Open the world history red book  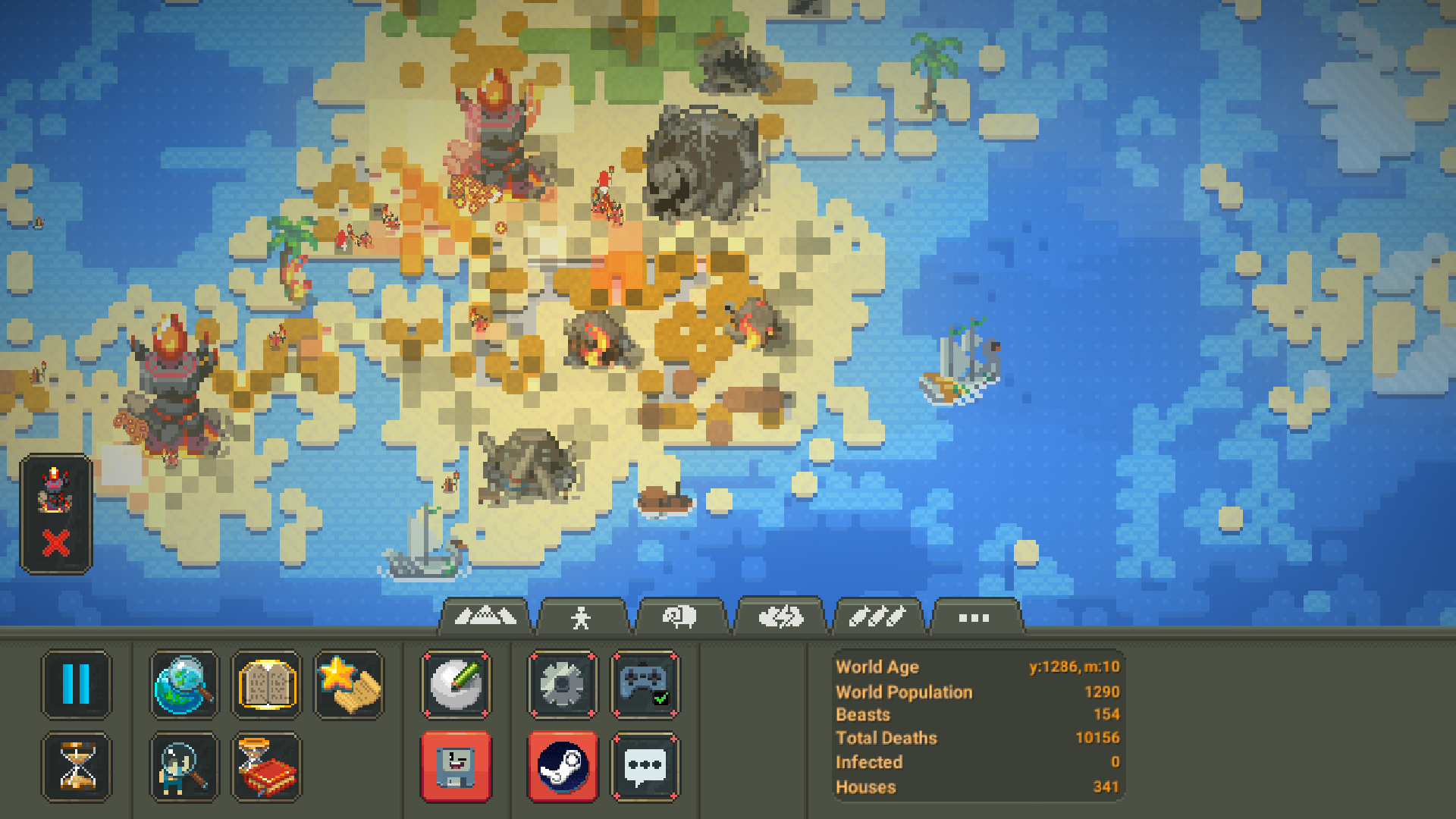(265, 767)
